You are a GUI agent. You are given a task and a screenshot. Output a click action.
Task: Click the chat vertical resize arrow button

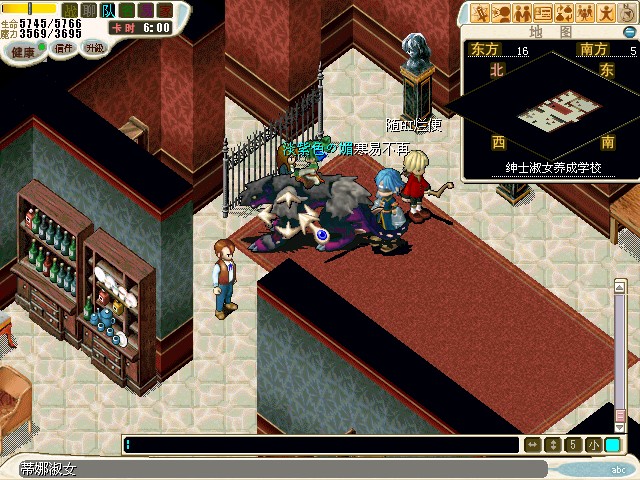[x=552, y=444]
